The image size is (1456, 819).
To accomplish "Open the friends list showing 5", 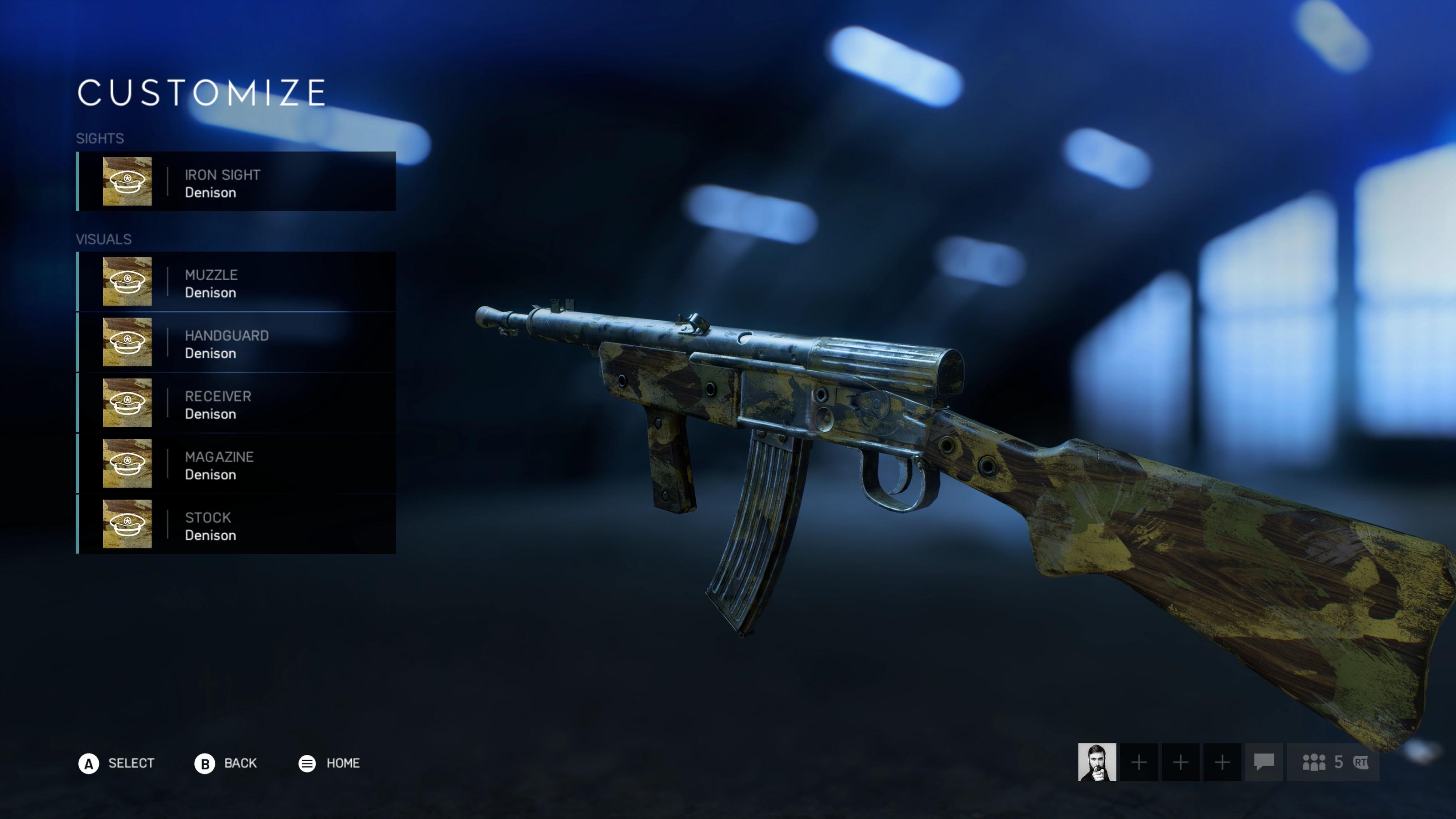I will [x=1333, y=762].
